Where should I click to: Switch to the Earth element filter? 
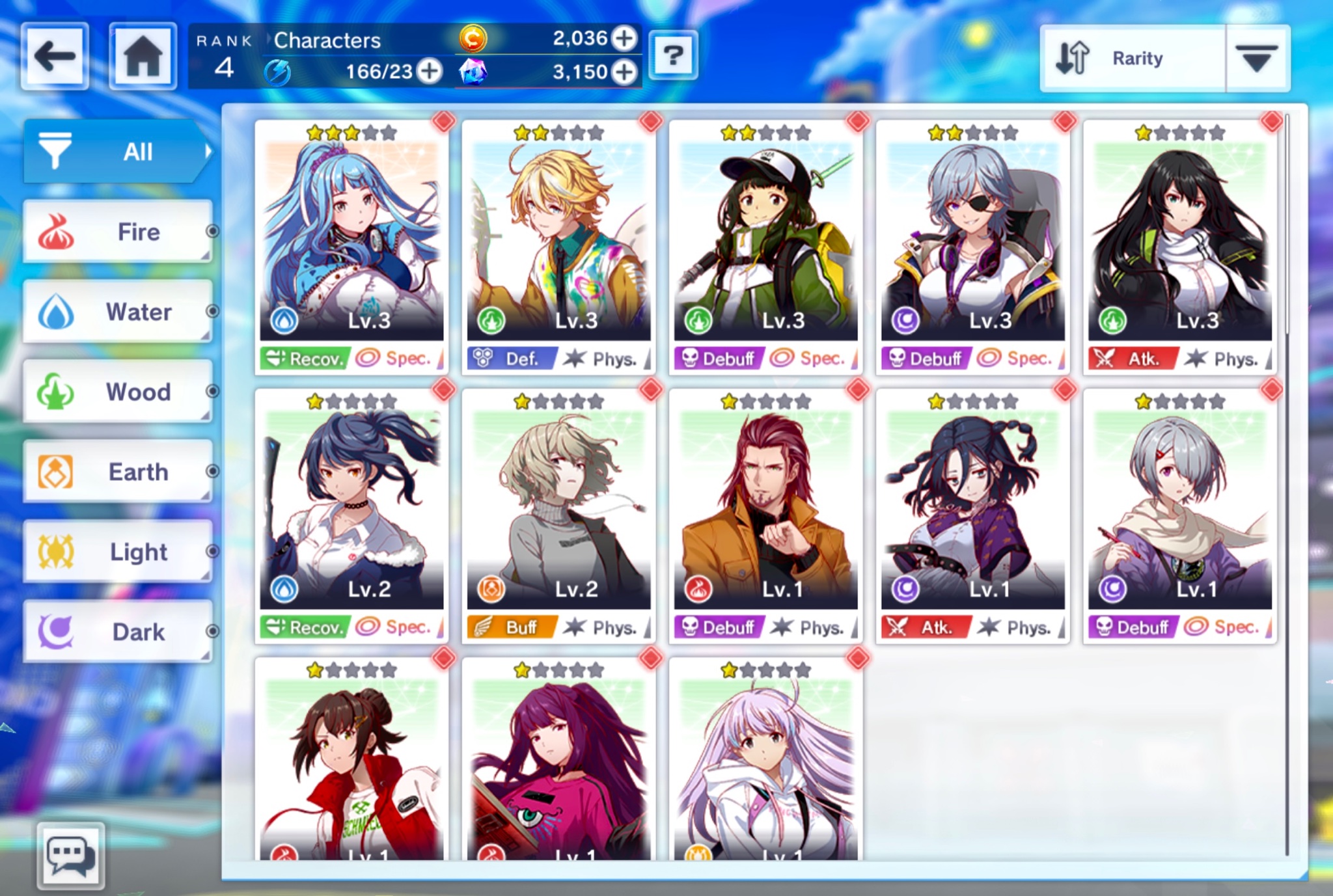tap(117, 472)
